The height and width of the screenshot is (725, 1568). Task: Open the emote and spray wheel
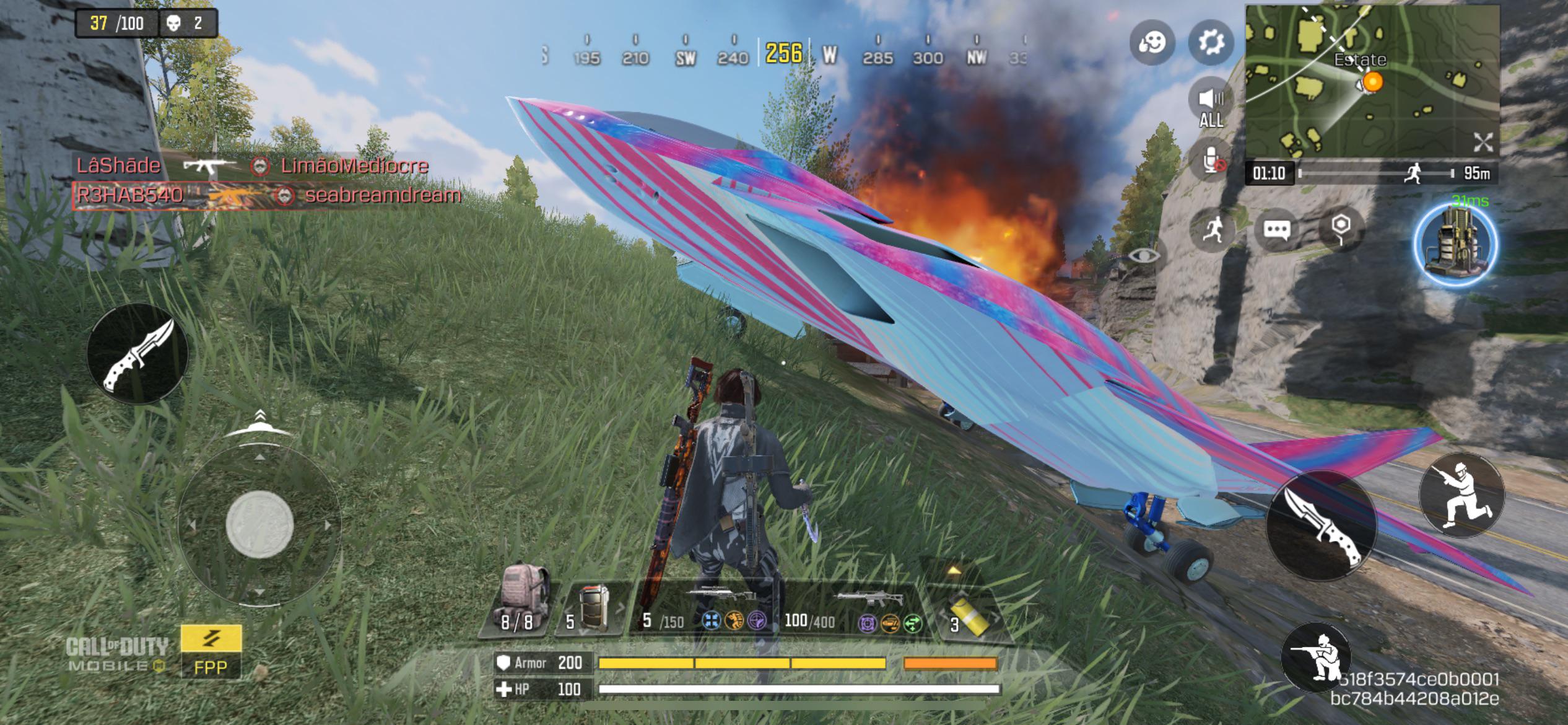[x=1152, y=42]
